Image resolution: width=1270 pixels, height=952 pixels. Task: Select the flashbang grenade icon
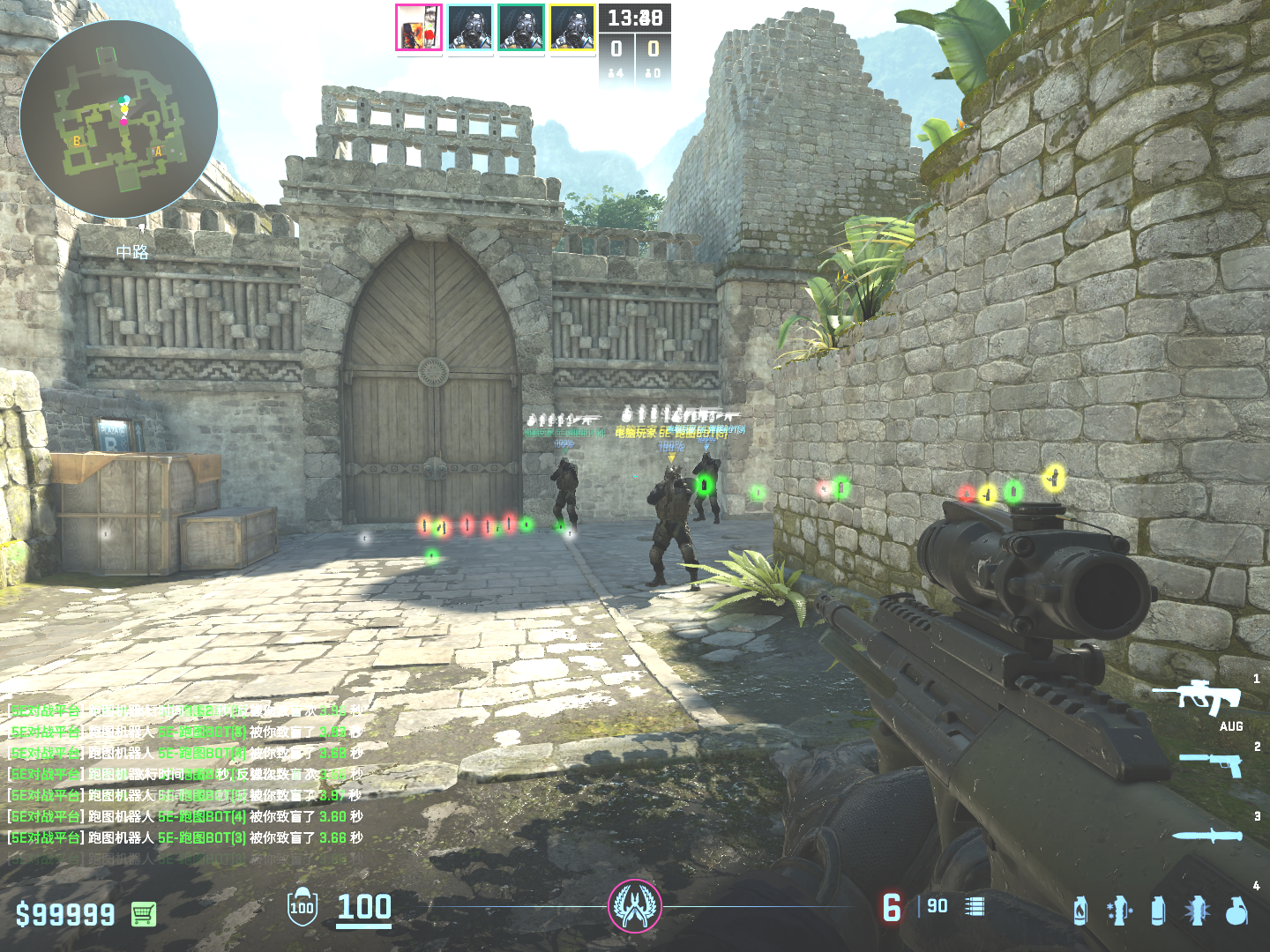click(x=1119, y=911)
